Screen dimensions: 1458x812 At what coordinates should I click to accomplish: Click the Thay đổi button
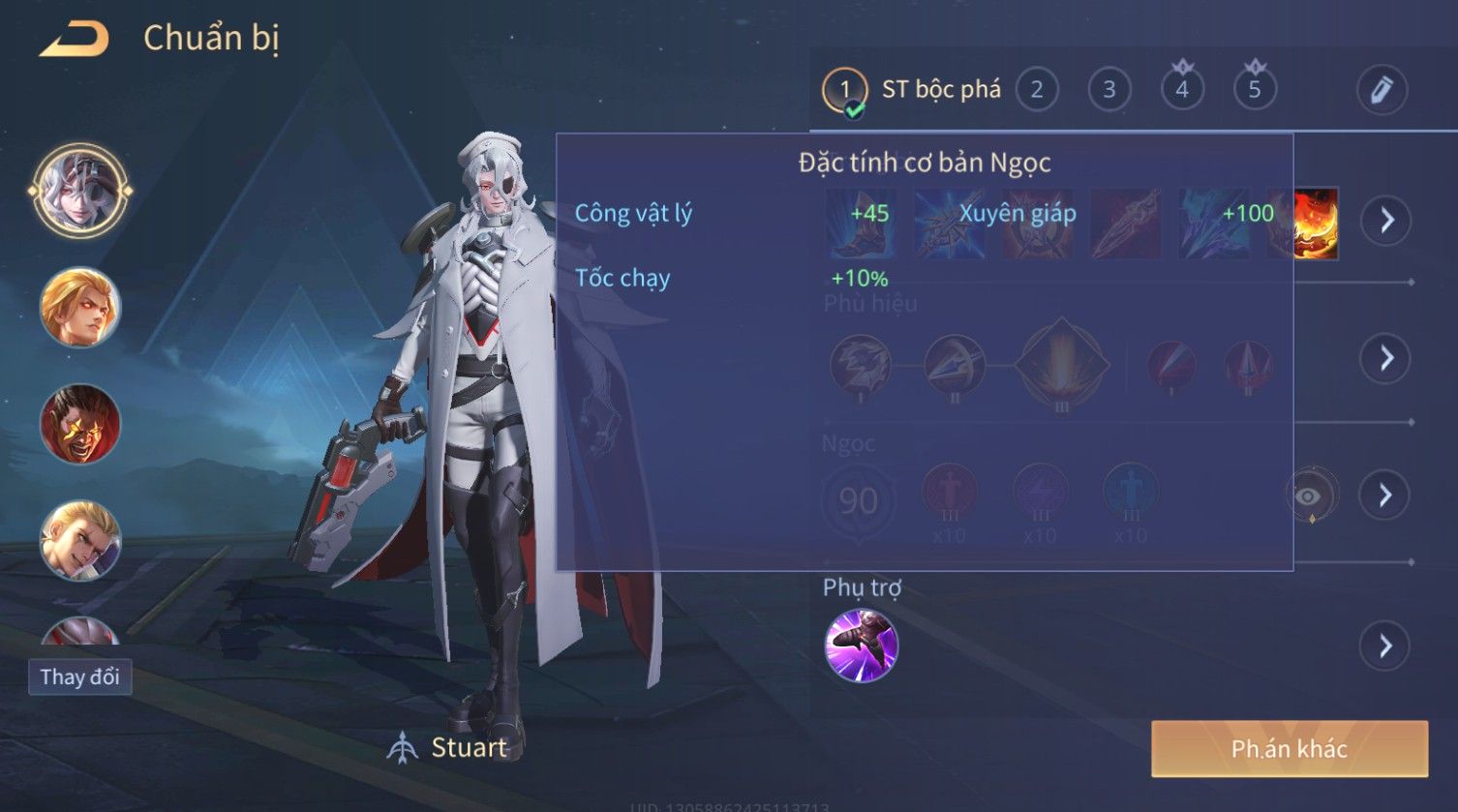click(79, 677)
